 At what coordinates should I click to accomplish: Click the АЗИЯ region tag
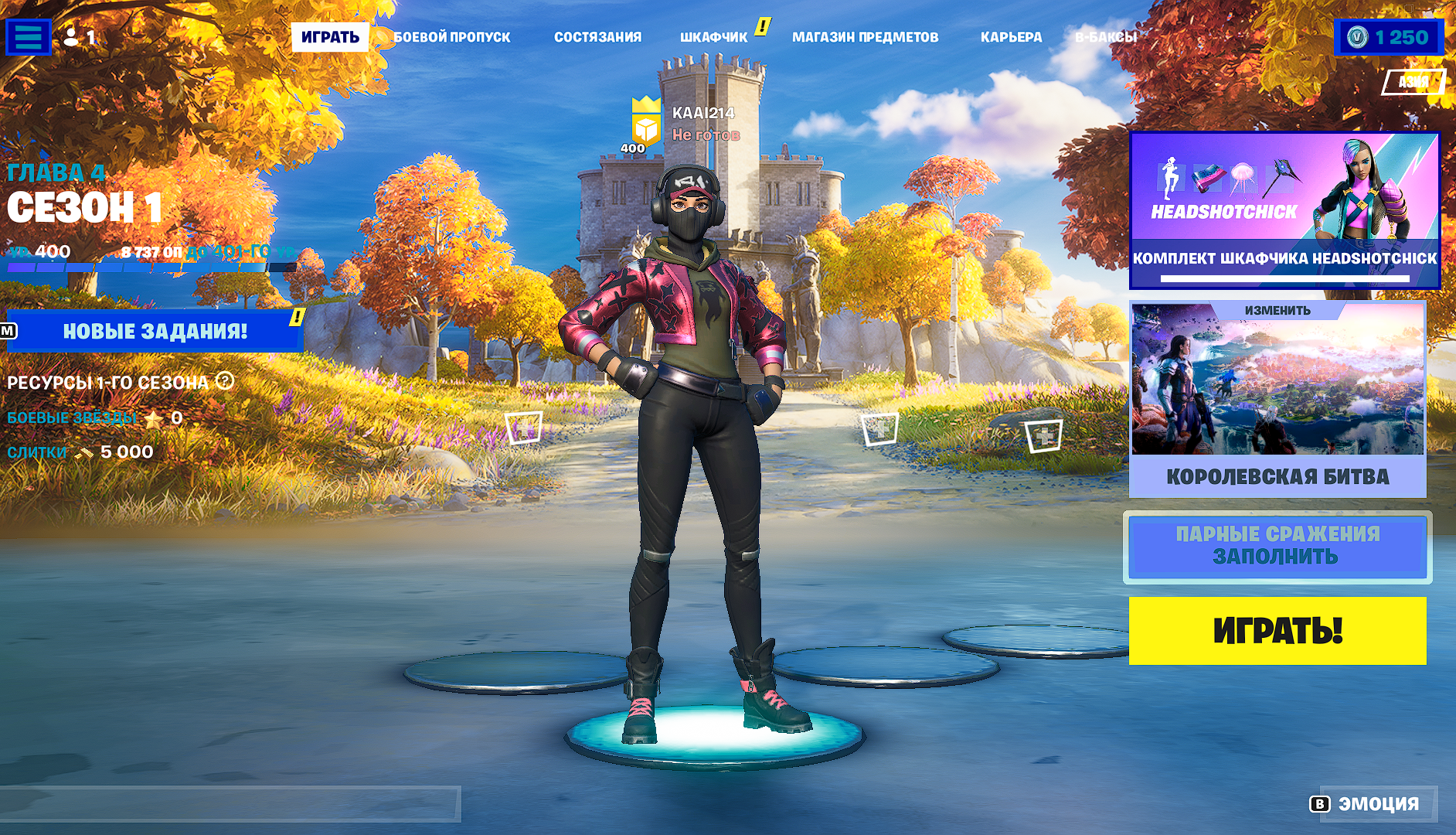1413,82
